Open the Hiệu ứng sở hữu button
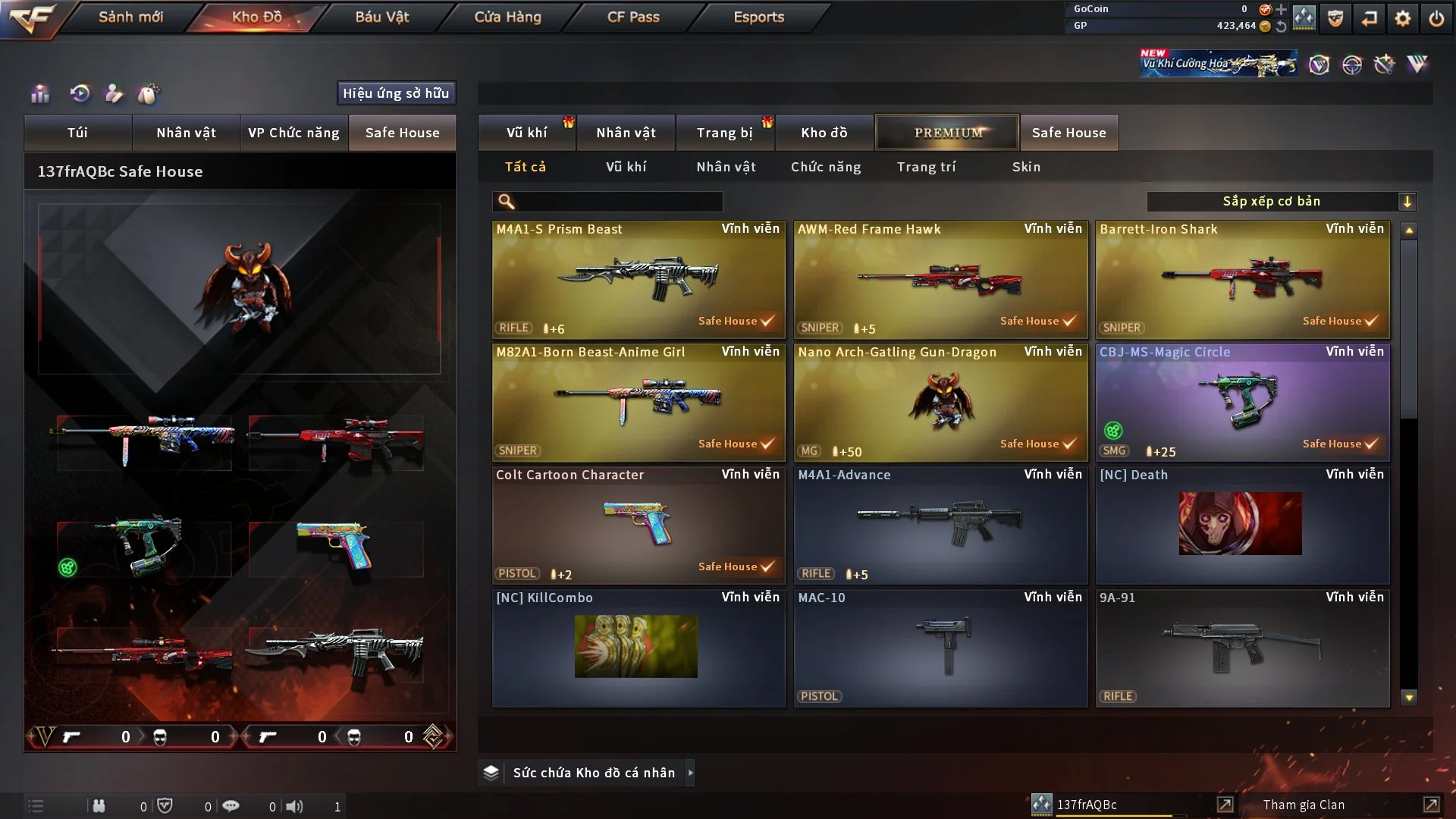The image size is (1456, 819). click(395, 93)
